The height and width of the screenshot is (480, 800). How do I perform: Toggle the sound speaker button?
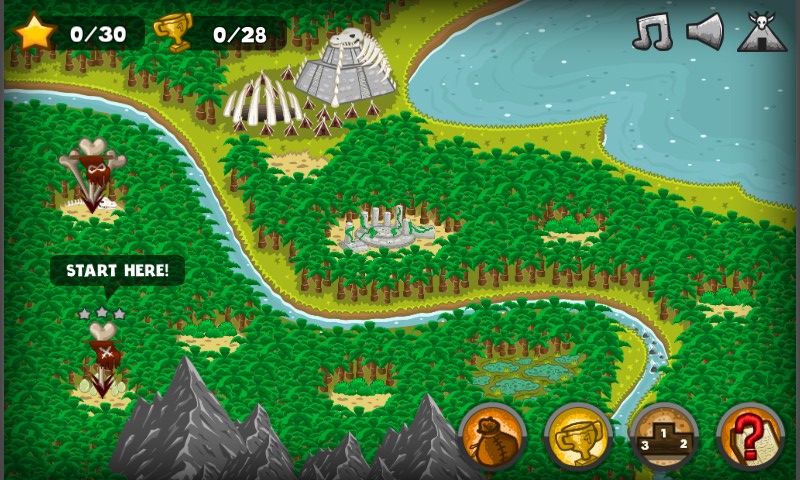[x=705, y=32]
